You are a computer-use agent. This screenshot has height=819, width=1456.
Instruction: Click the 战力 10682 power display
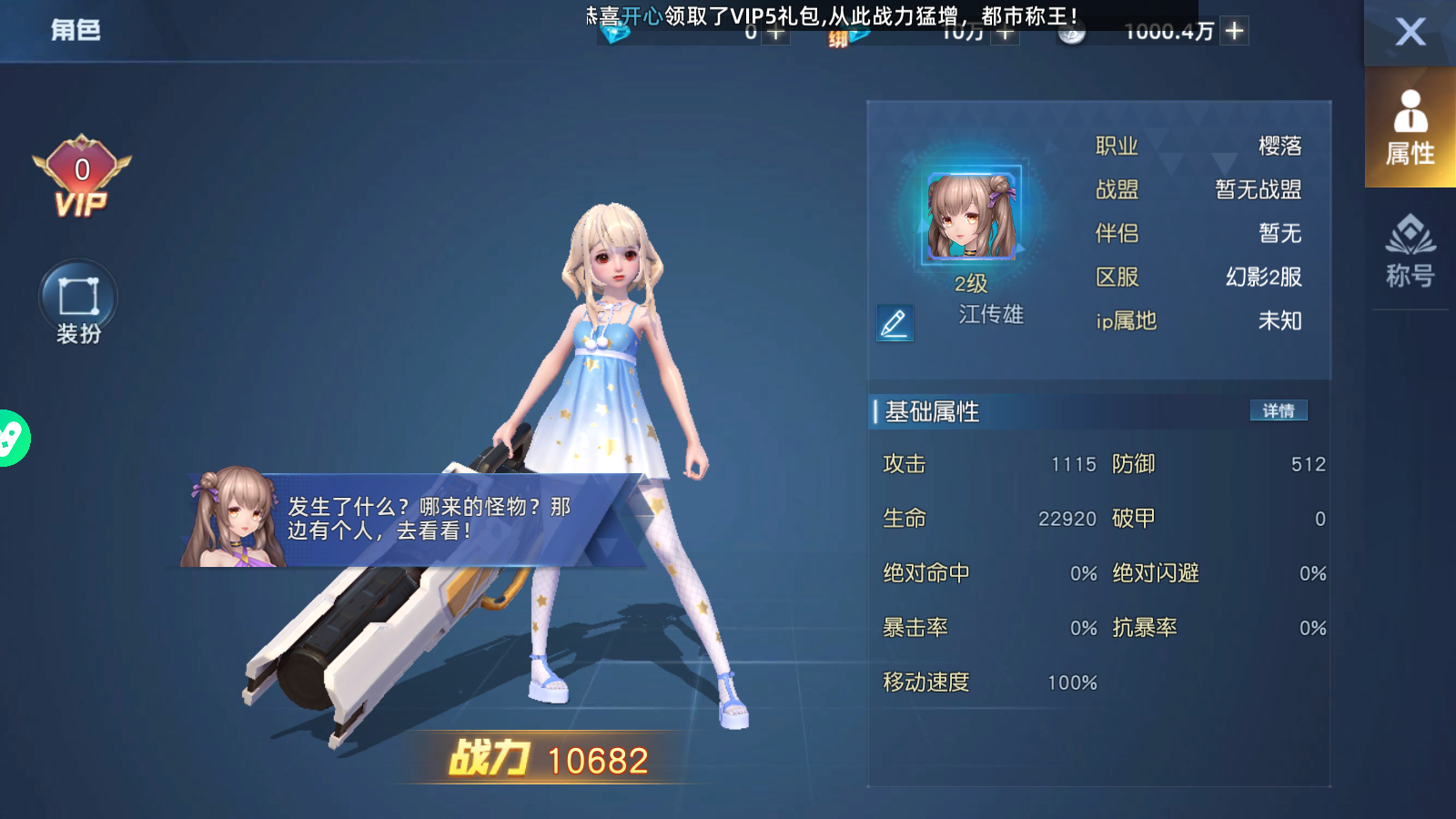pos(546,758)
